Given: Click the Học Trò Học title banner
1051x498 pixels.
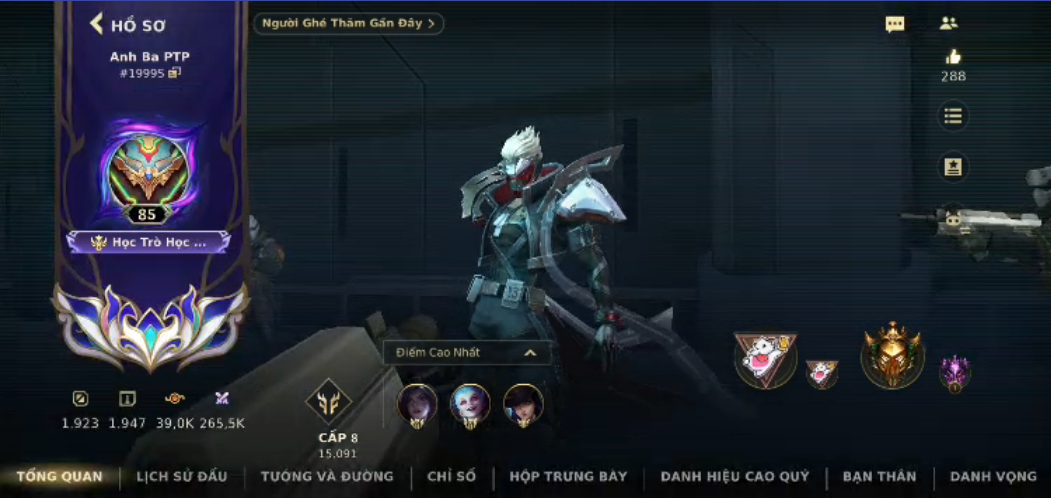Looking at the screenshot, I should coord(149,242).
